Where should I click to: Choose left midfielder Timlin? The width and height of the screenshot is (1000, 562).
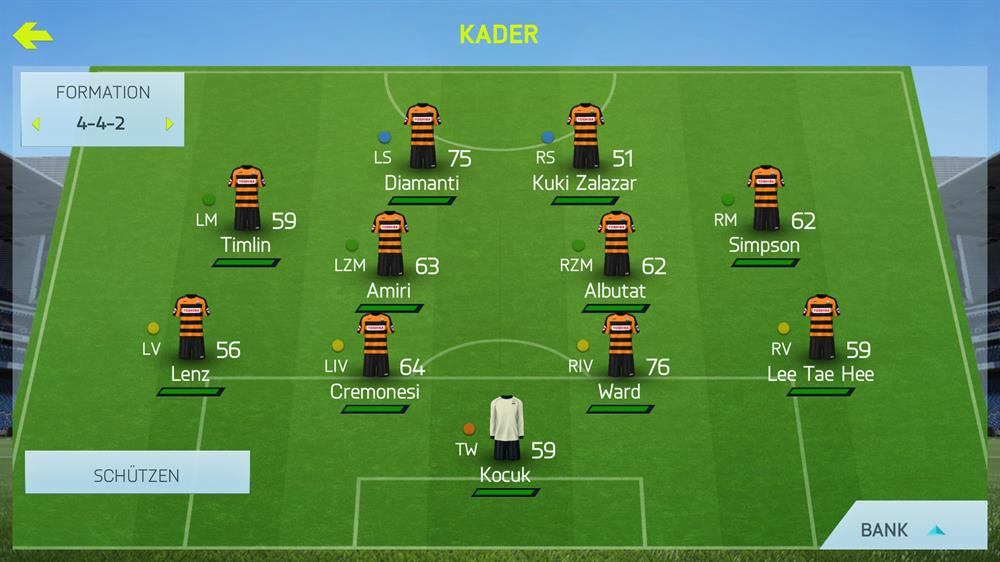pyautogui.click(x=246, y=199)
